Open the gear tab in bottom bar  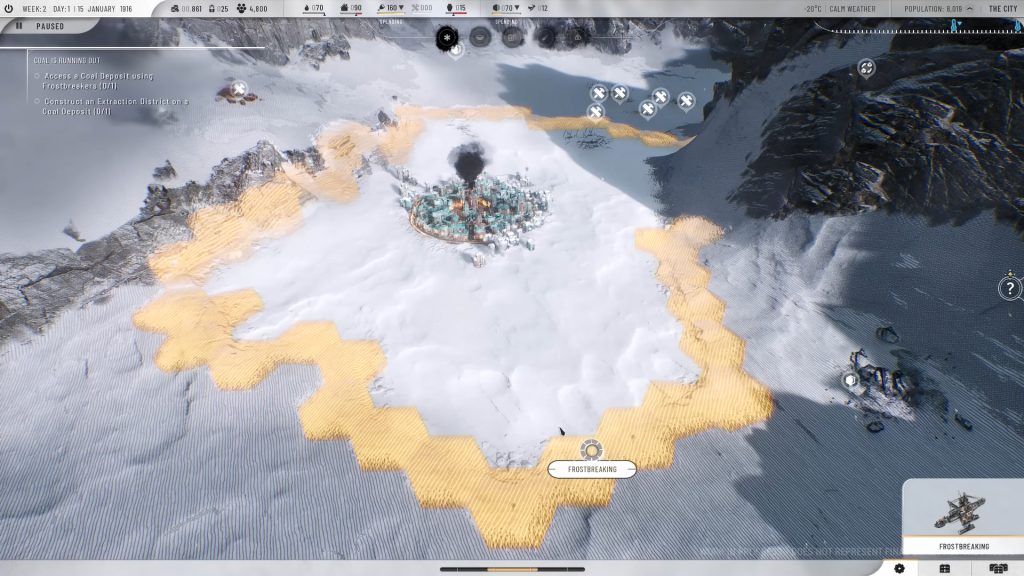point(899,568)
